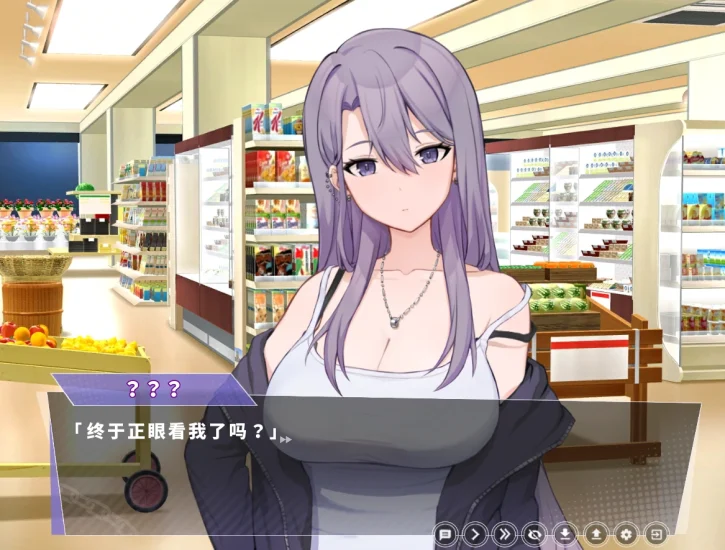Open the load menu with the upload-arrow icon

596,534
